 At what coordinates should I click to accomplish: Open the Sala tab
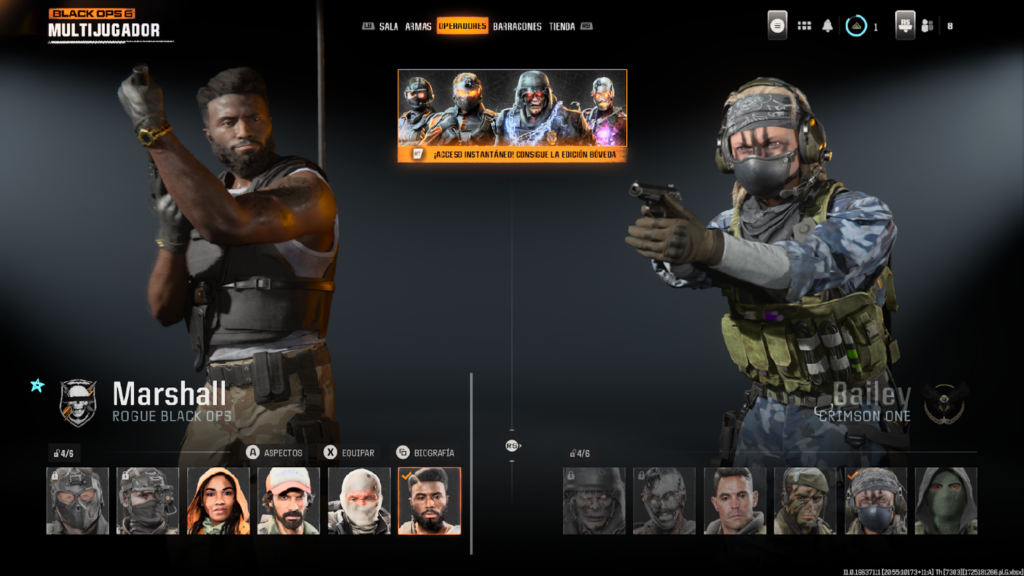coord(388,27)
